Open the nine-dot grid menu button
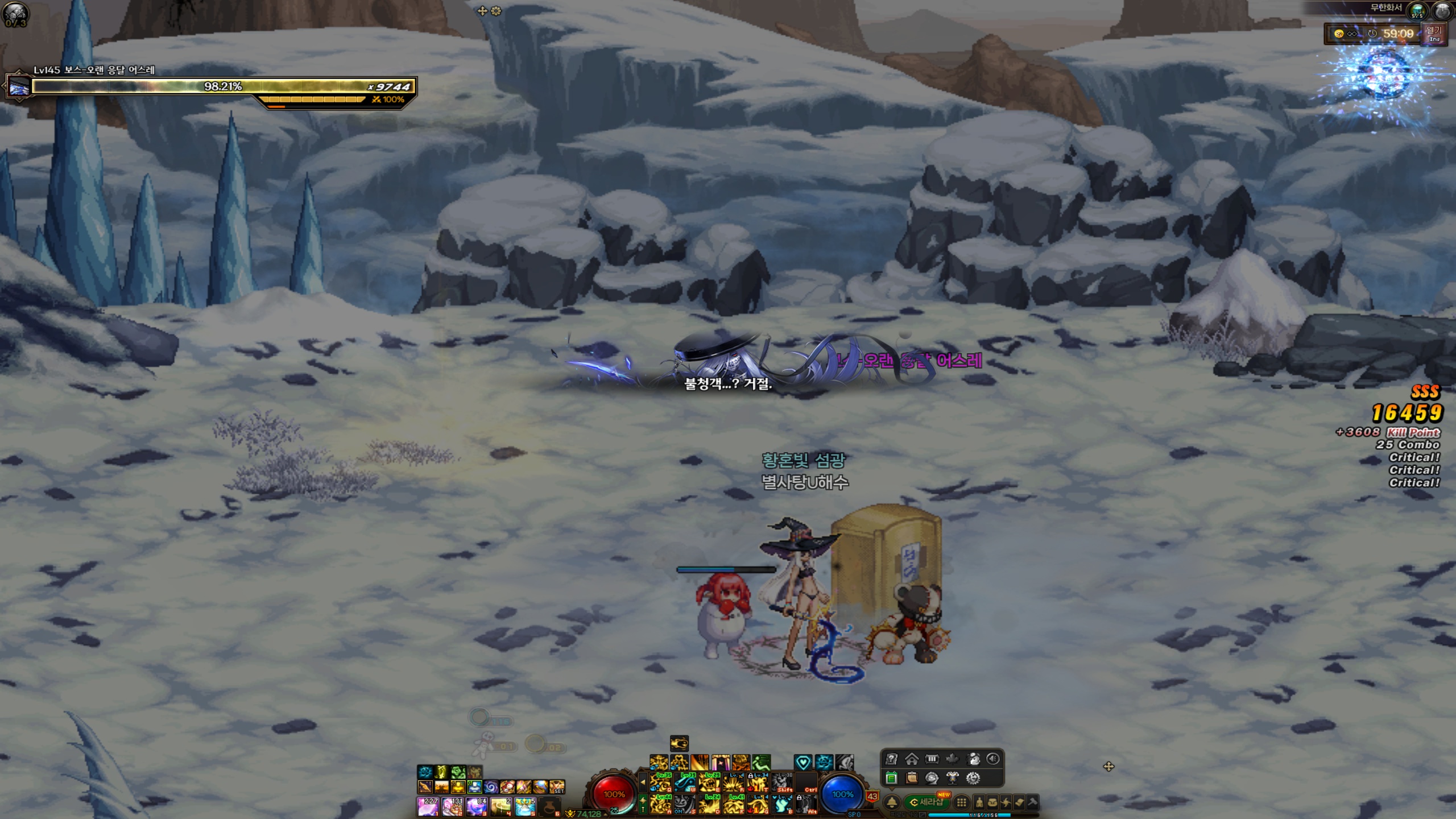Image resolution: width=1456 pixels, height=819 pixels. coord(961,803)
